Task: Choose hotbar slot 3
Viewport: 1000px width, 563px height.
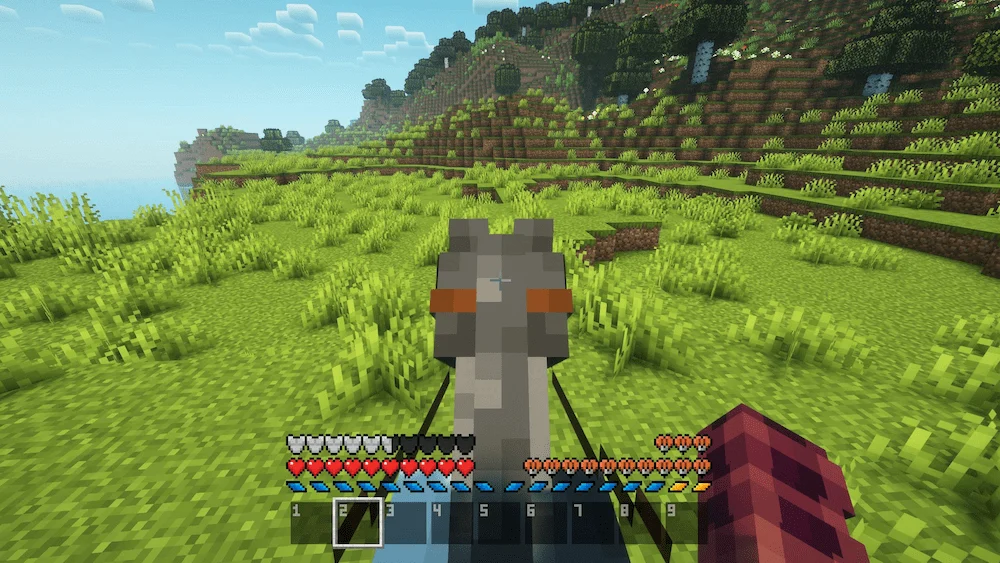Action: 405,523
